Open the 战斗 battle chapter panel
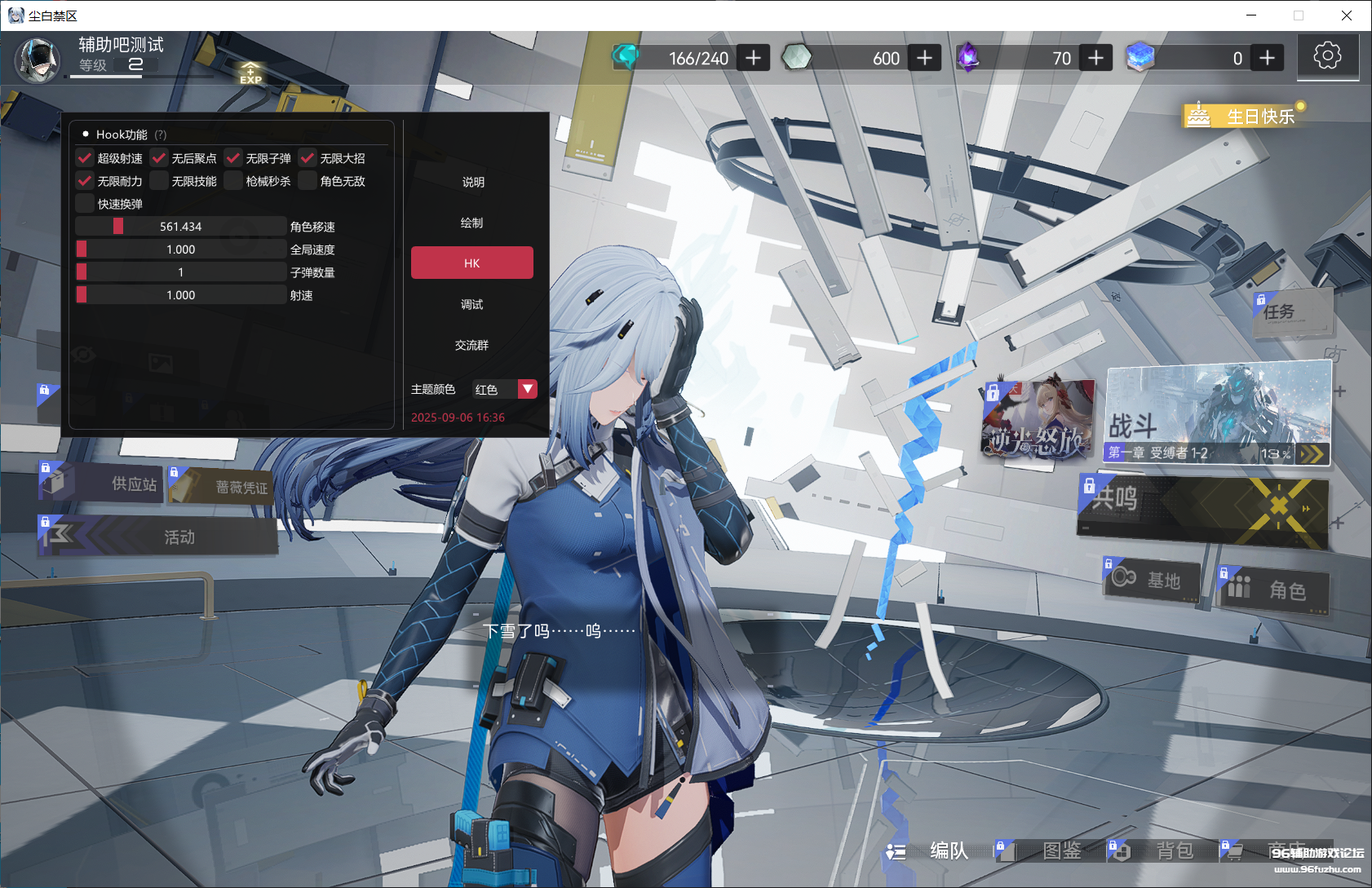 [1218, 414]
